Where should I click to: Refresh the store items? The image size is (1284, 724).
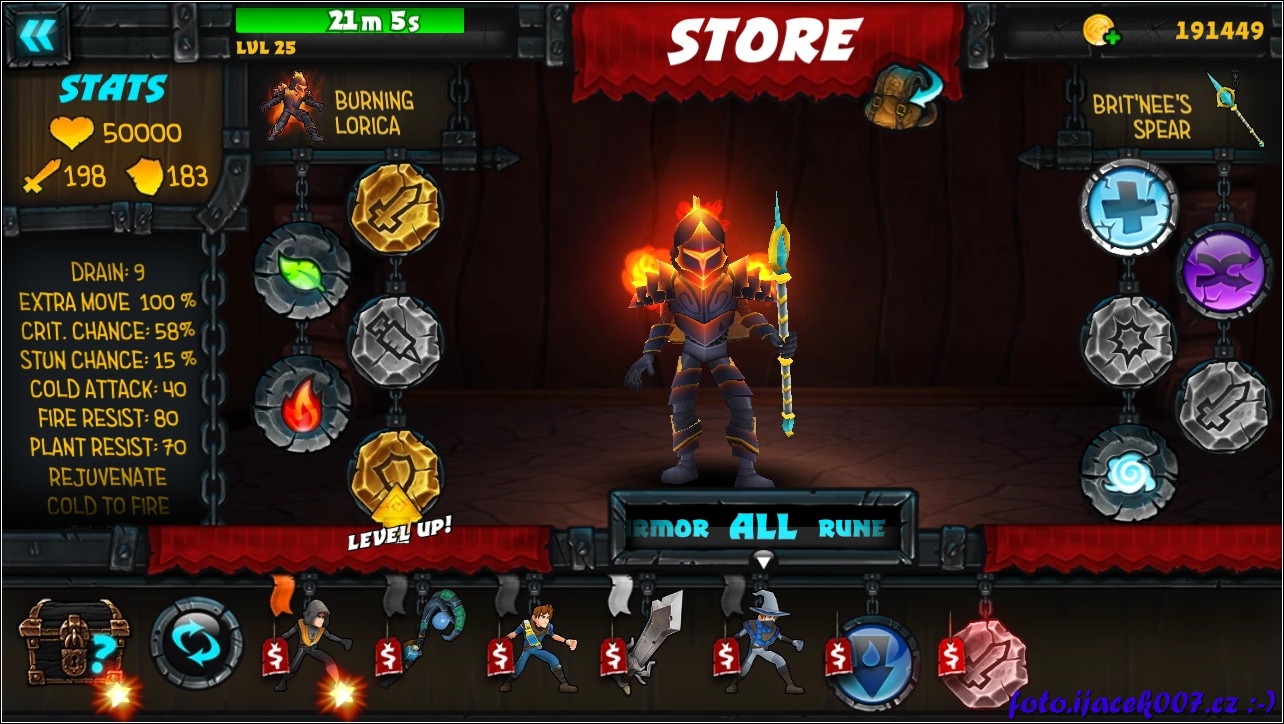pyautogui.click(x=197, y=643)
